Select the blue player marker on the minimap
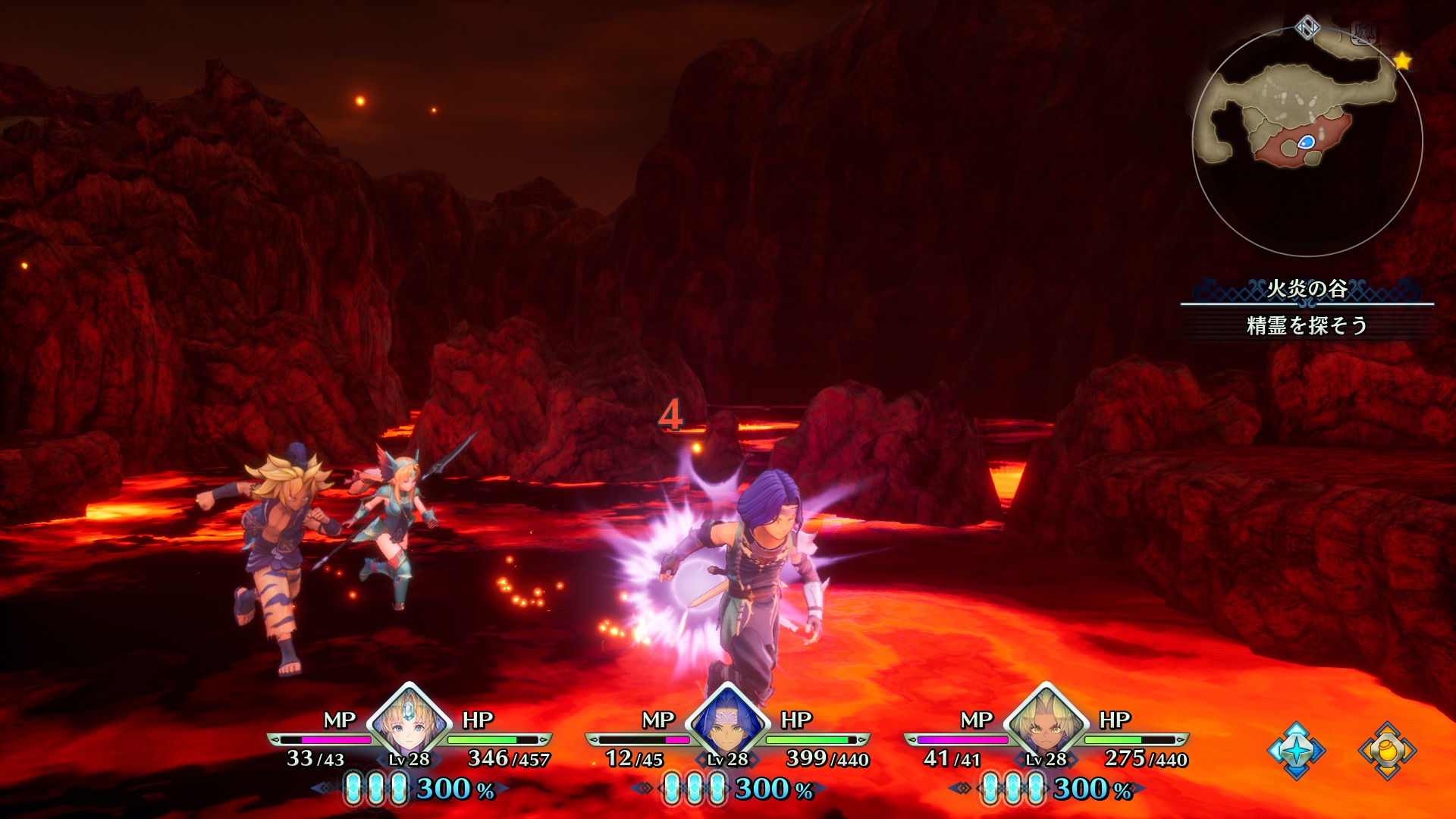Screen dimensions: 1456x819 point(1306,142)
